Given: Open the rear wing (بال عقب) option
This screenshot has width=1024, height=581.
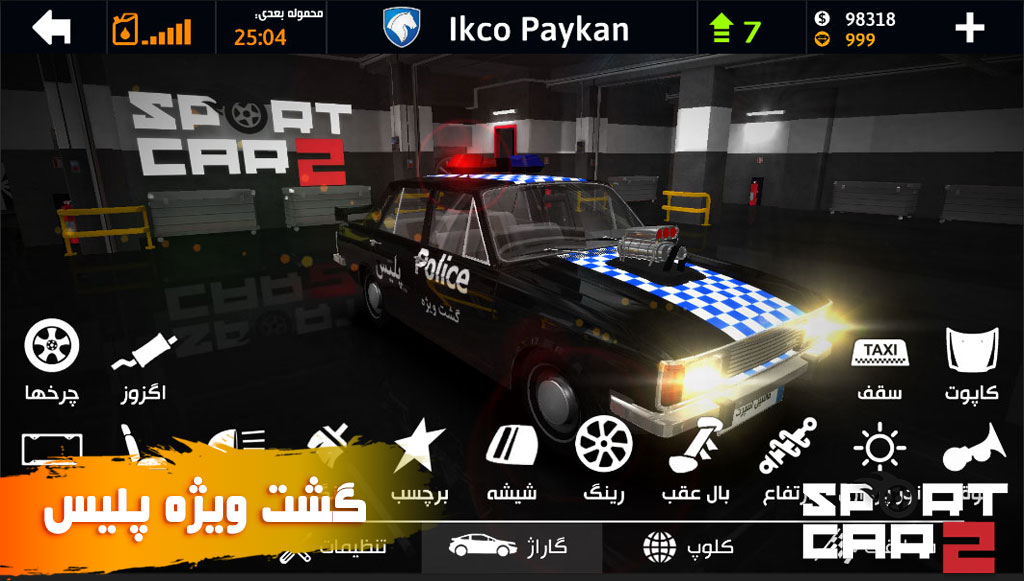Looking at the screenshot, I should click(696, 459).
